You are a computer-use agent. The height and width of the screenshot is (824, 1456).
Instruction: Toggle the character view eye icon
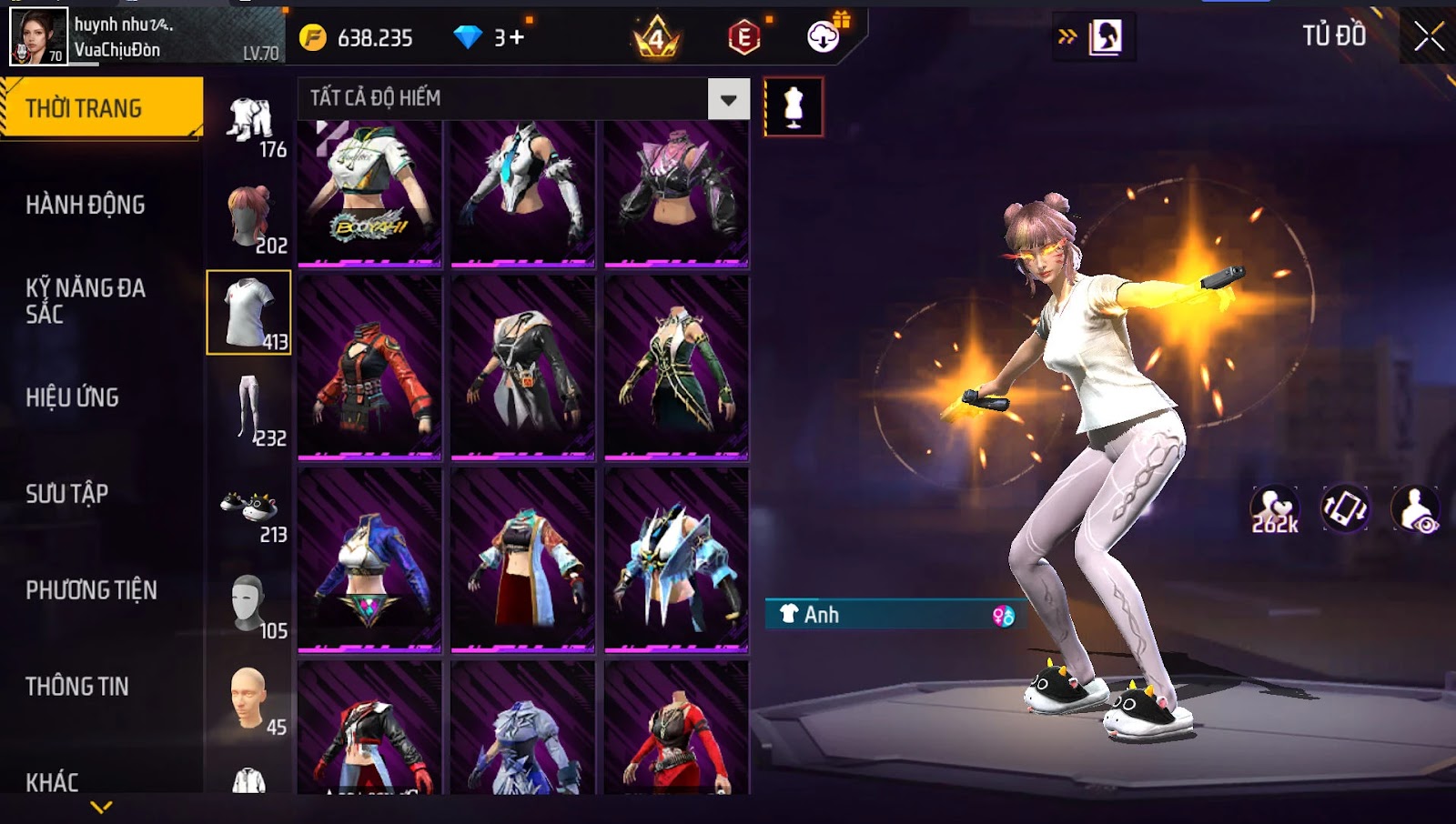click(x=1416, y=509)
